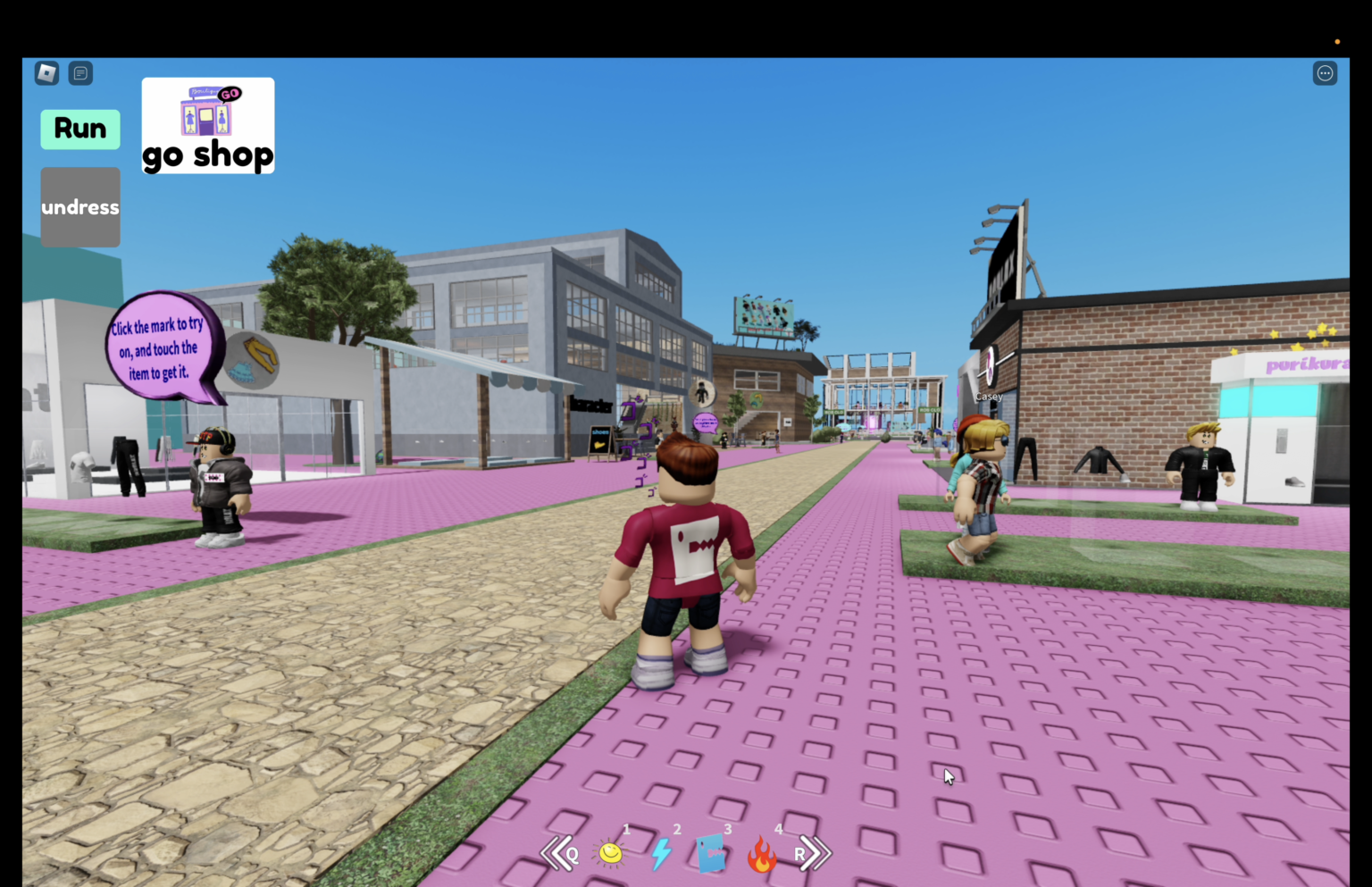This screenshot has height=887, width=1372.
Task: Use the blue note emote in slot 3
Action: 712,853
